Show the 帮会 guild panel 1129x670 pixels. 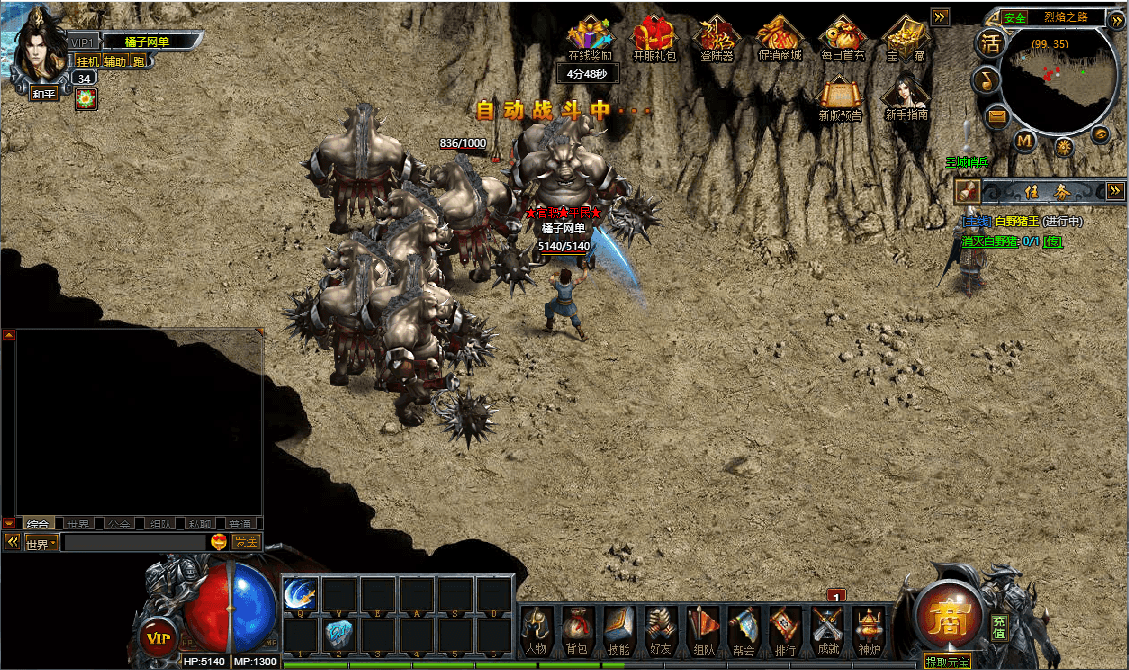(745, 630)
